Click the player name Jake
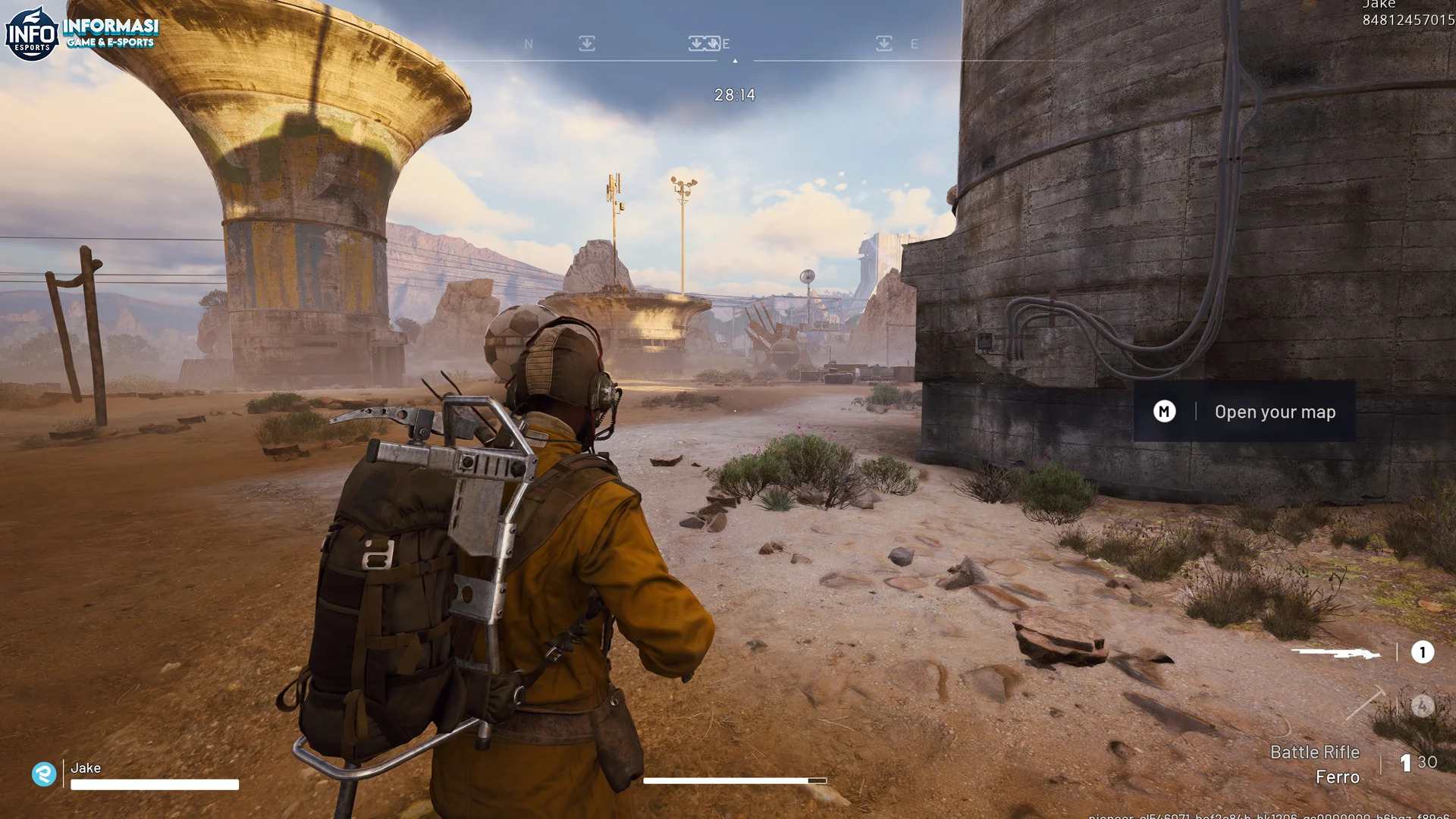The width and height of the screenshot is (1456, 819). 86,768
